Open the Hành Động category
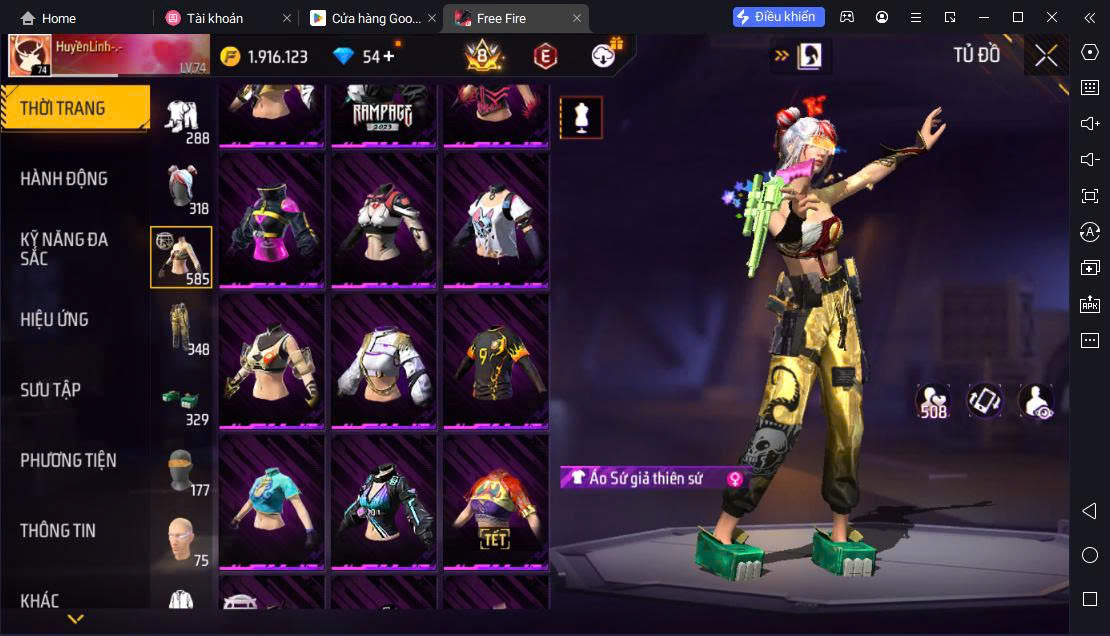Screen dimensions: 1110x636 click(x=64, y=179)
